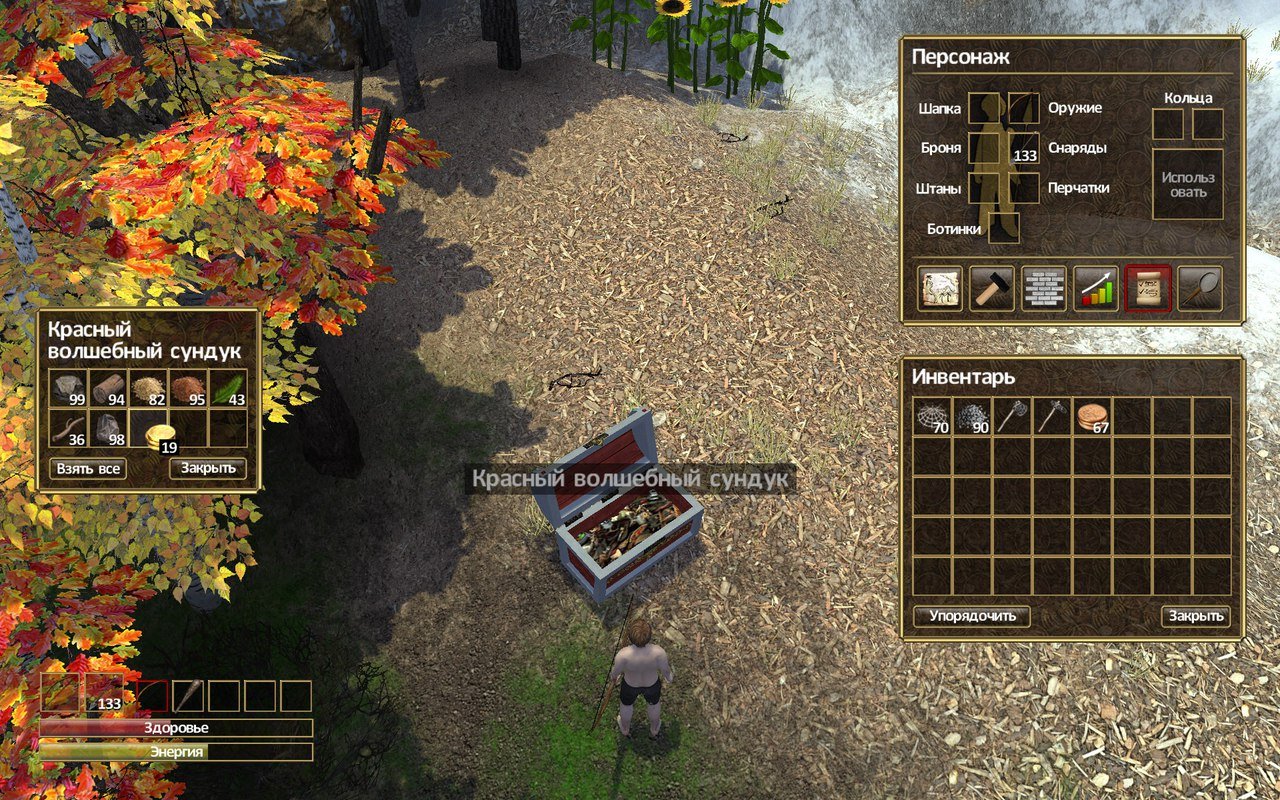Open the hammer crafting menu
The width and height of the screenshot is (1280, 800).
coord(992,288)
